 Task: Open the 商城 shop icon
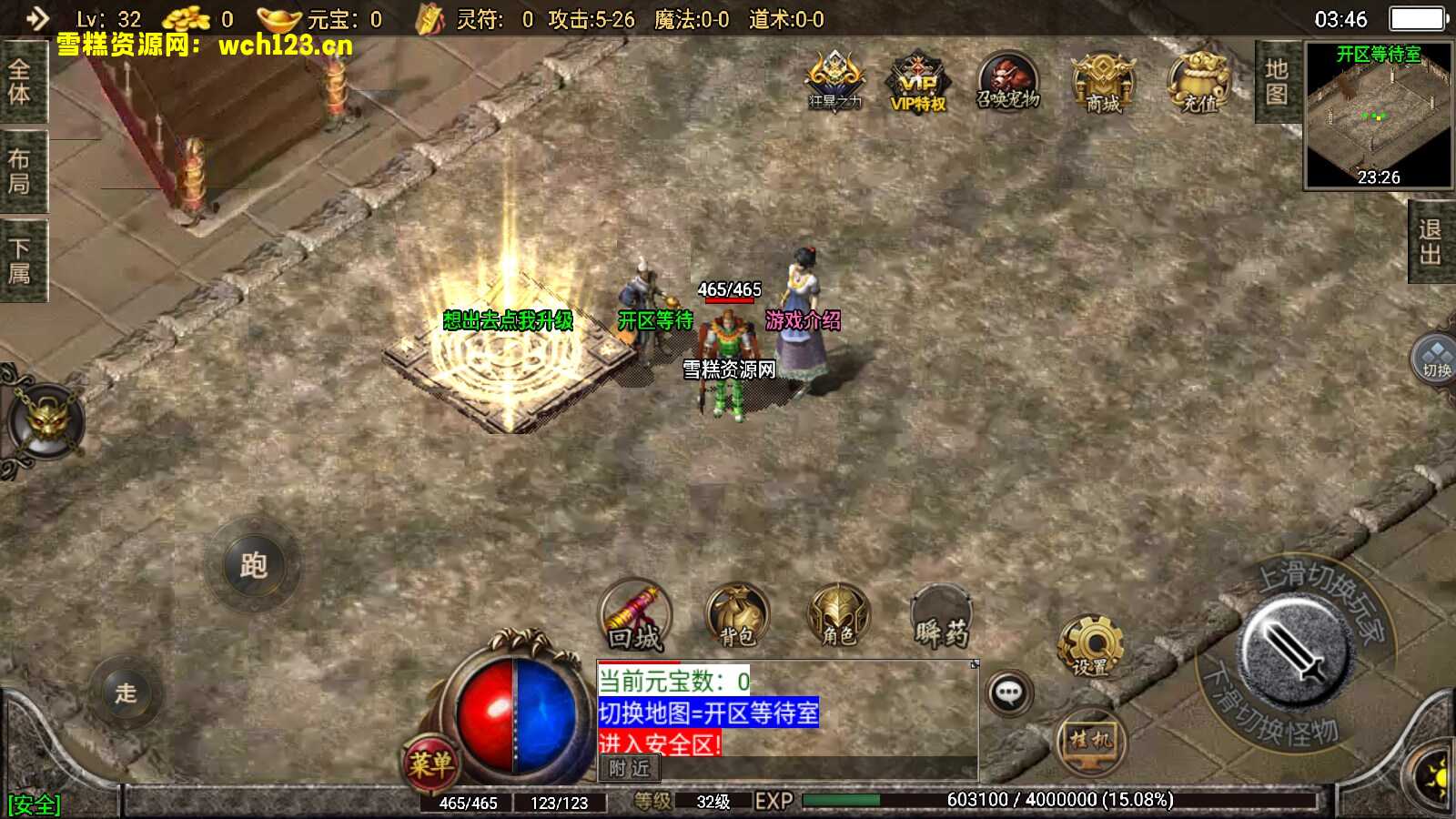(1106, 84)
